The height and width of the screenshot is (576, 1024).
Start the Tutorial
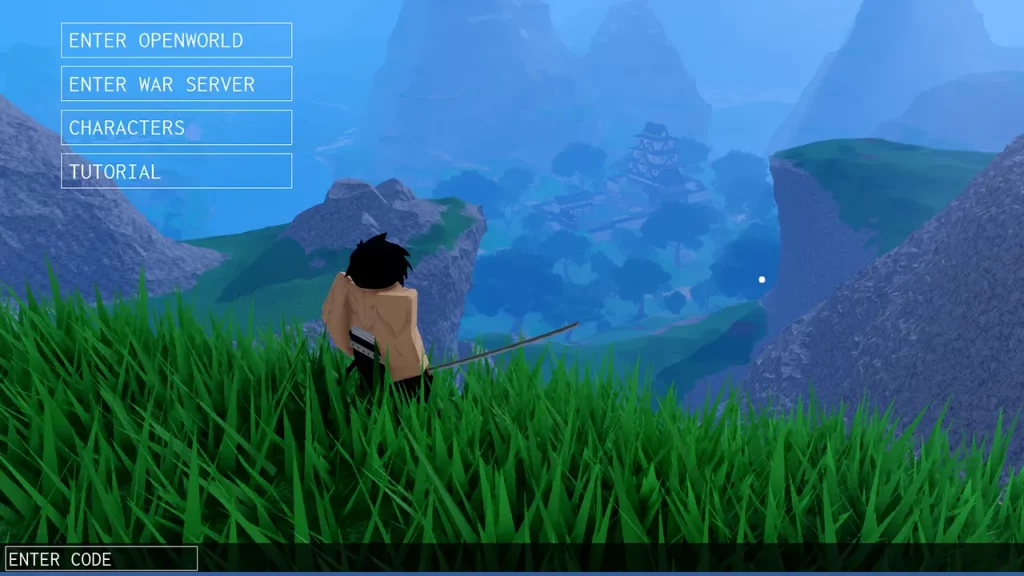tap(176, 171)
